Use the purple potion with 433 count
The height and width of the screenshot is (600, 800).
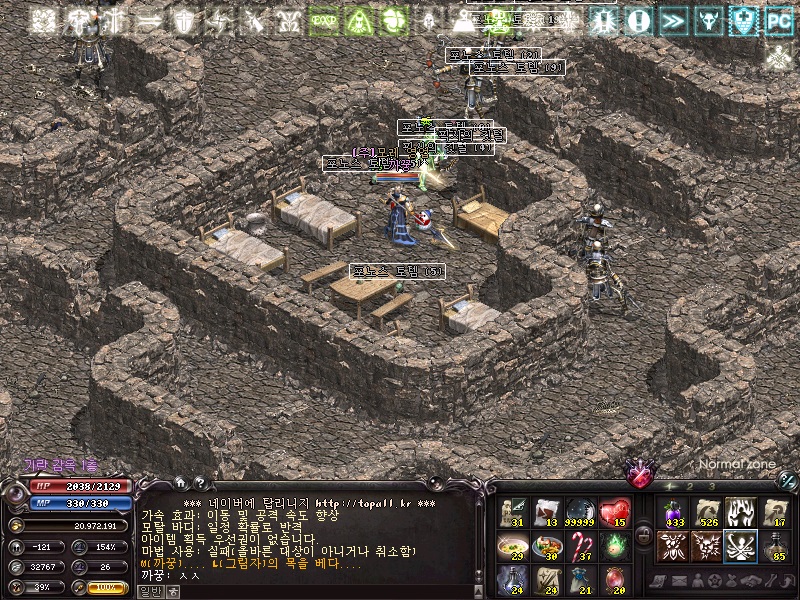(673, 512)
